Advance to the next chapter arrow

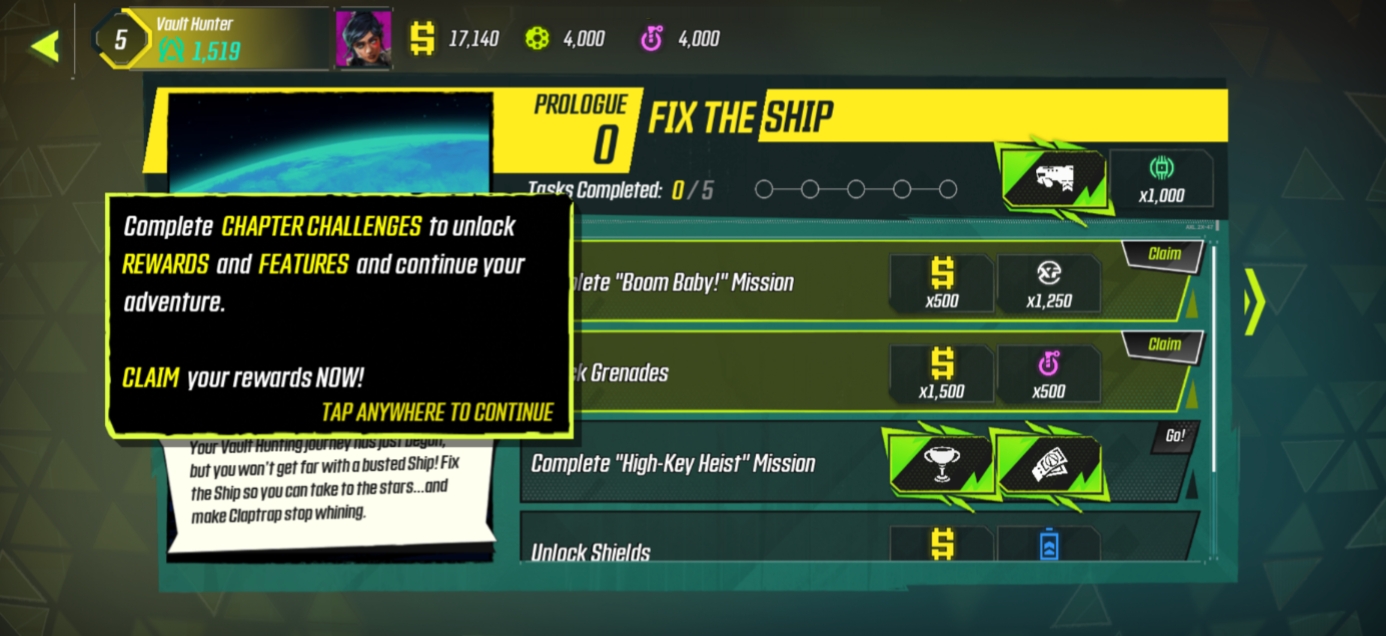tap(1253, 301)
